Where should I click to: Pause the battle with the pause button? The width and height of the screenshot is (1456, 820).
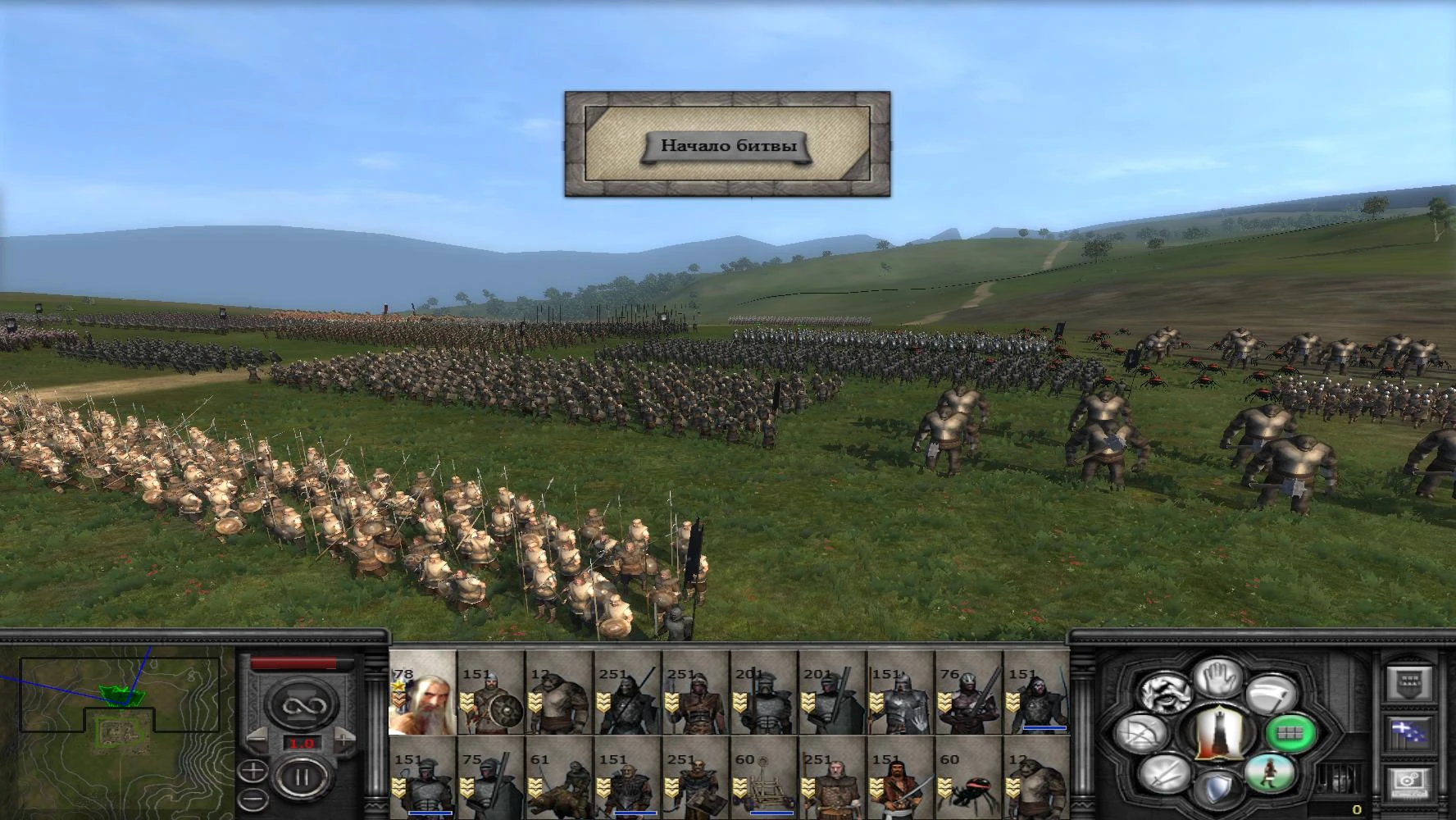[303, 776]
